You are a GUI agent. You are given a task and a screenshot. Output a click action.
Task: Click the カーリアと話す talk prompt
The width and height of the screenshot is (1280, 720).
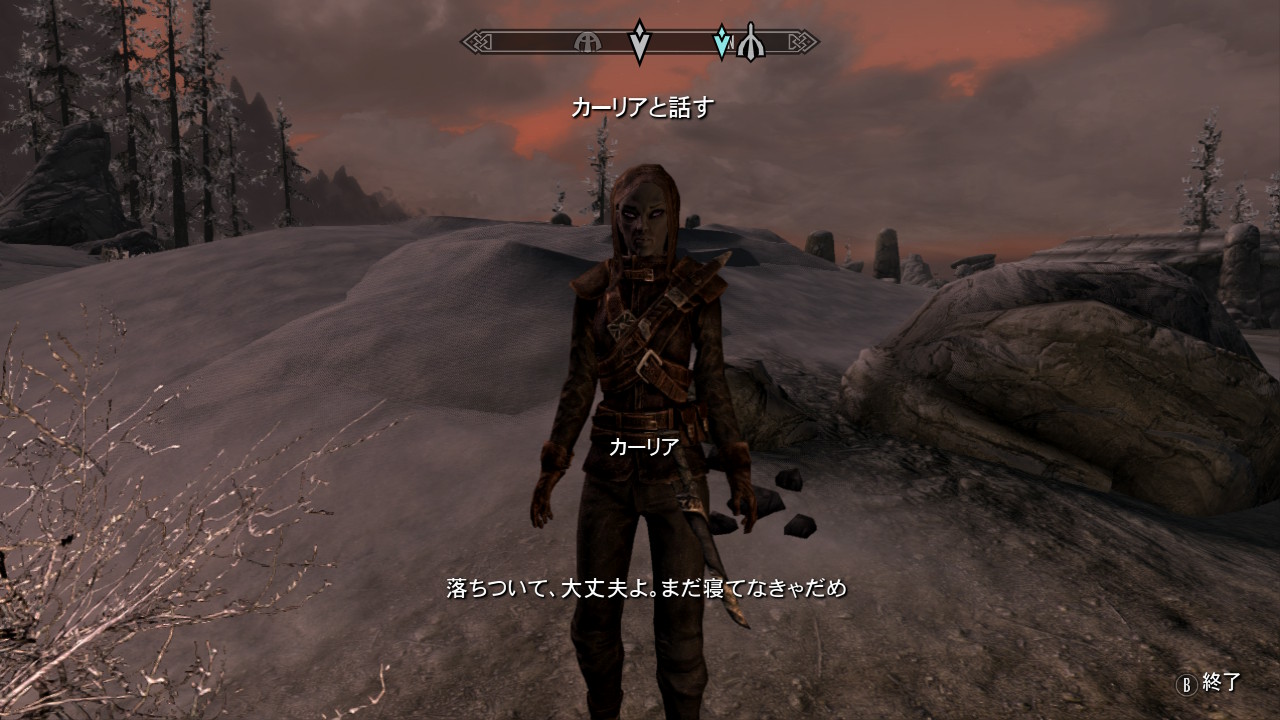pos(641,108)
